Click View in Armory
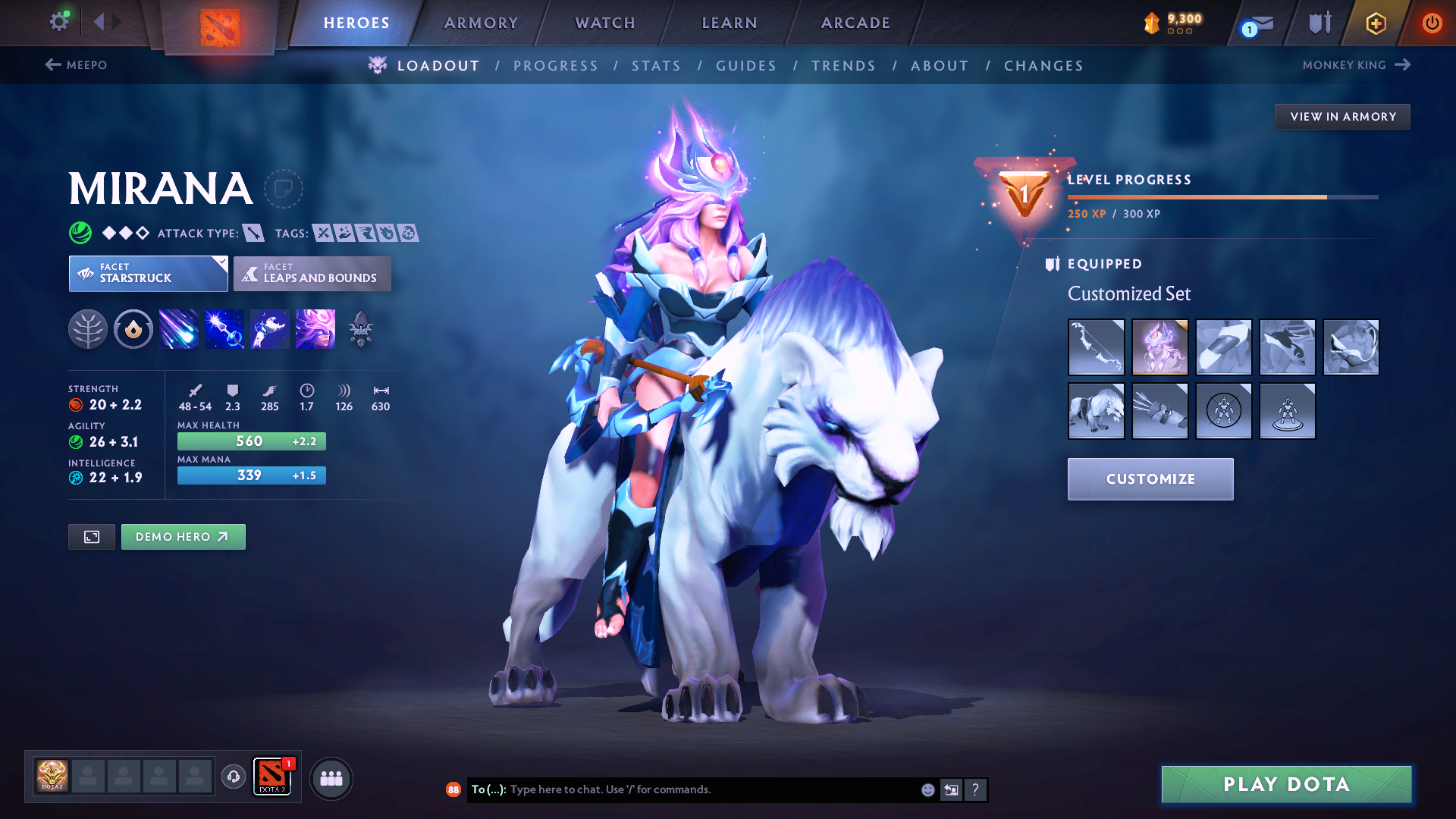Viewport: 1456px width, 819px height. 1342,117
